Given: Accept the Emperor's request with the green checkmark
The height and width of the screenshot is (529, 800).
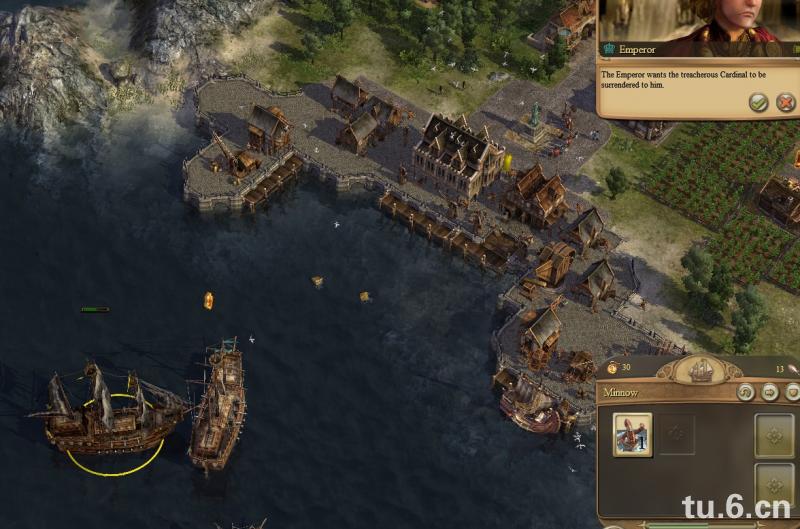Looking at the screenshot, I should tap(759, 102).
